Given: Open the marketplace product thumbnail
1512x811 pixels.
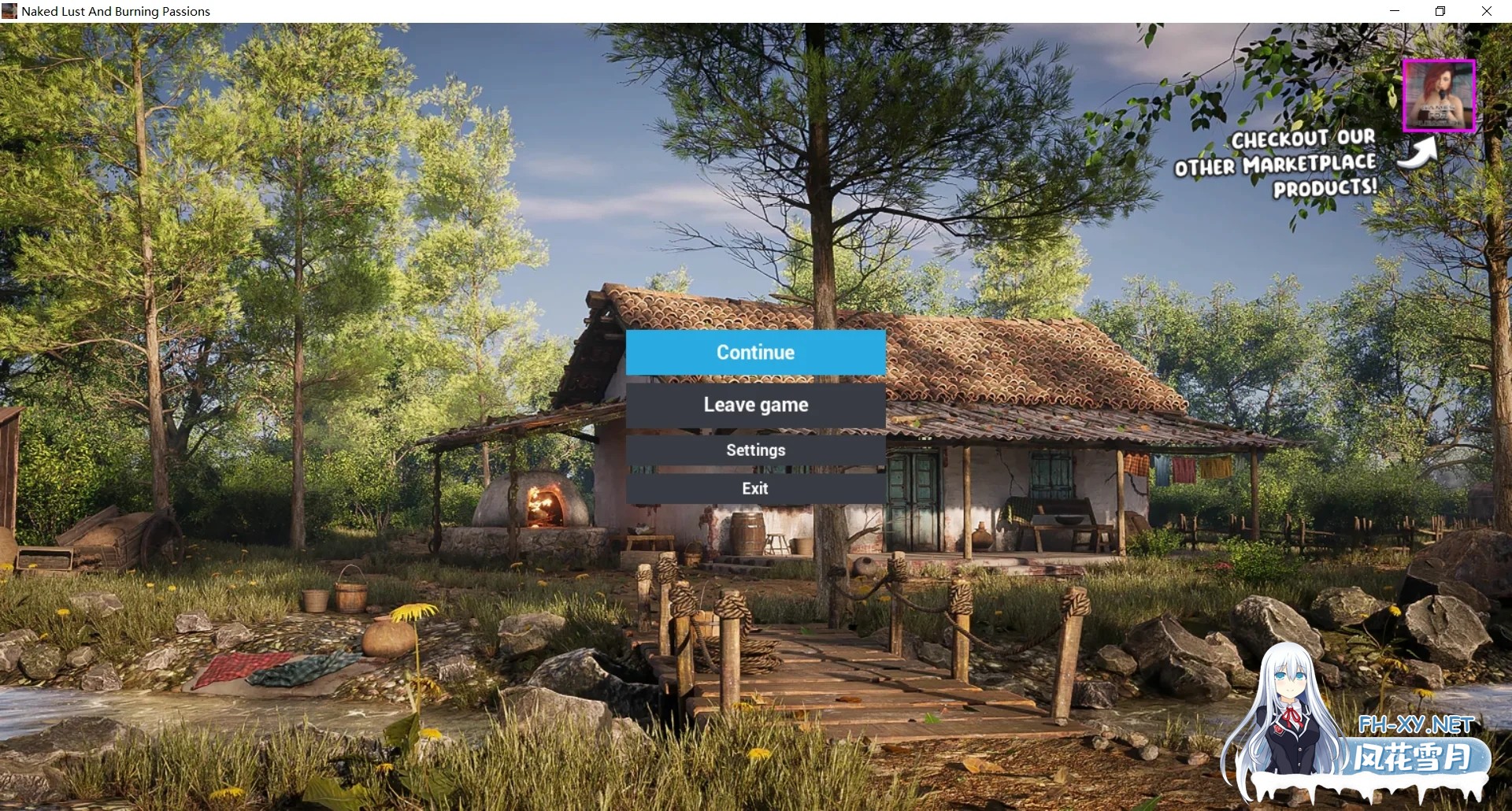Looking at the screenshot, I should coord(1438,95).
